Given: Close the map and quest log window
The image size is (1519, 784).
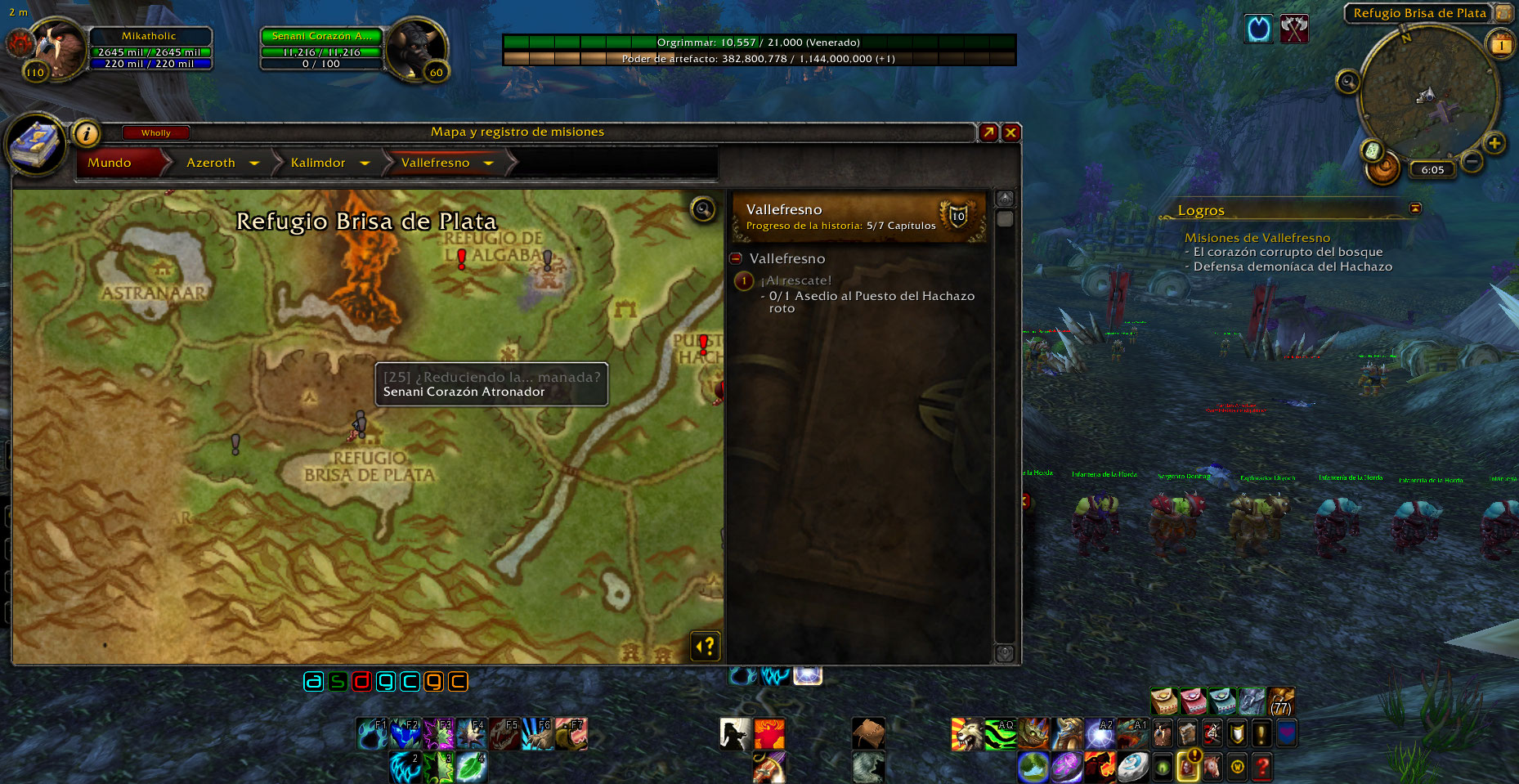Looking at the screenshot, I should pyautogui.click(x=1011, y=132).
